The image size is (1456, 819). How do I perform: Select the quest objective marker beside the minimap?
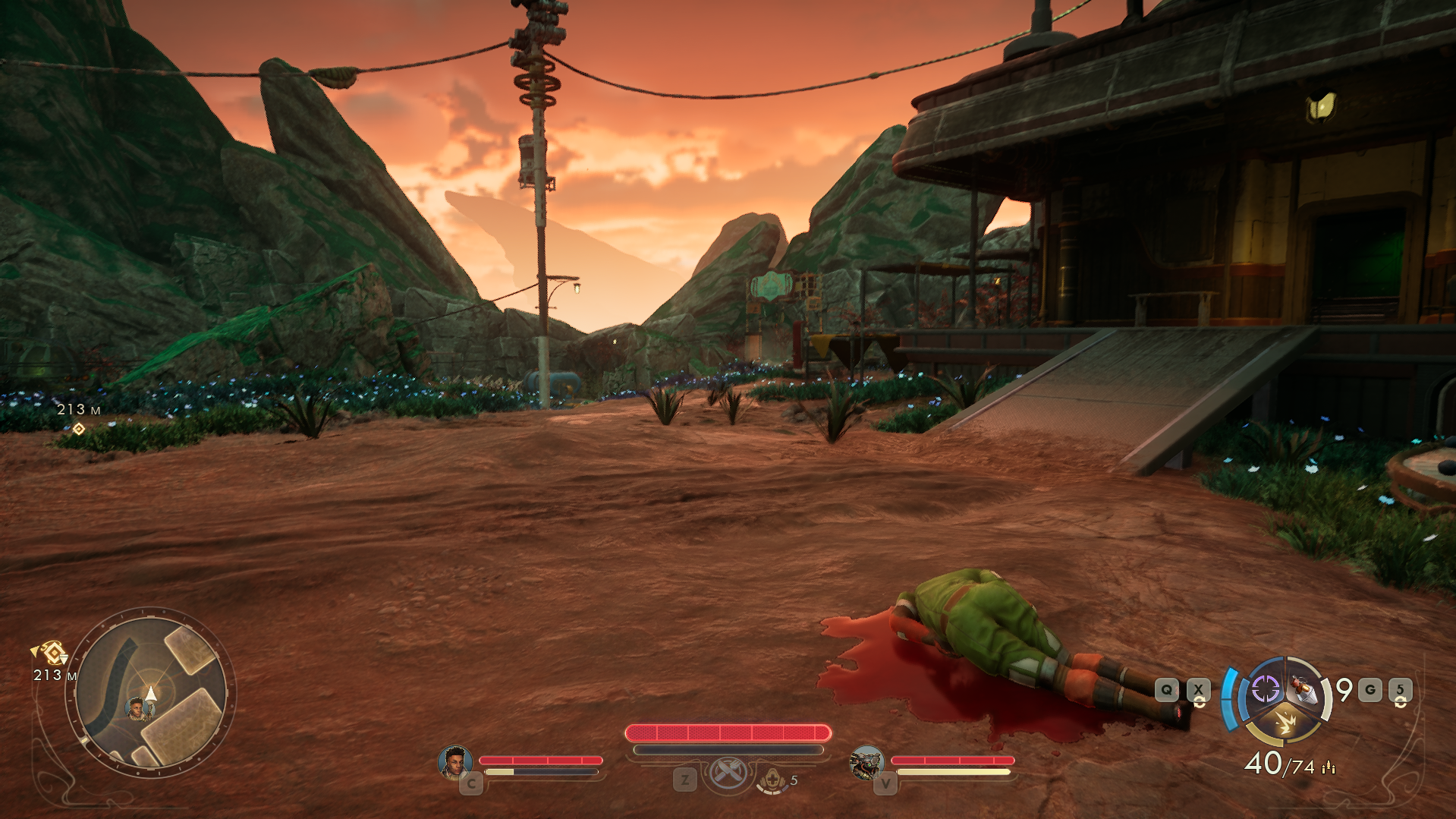click(52, 652)
